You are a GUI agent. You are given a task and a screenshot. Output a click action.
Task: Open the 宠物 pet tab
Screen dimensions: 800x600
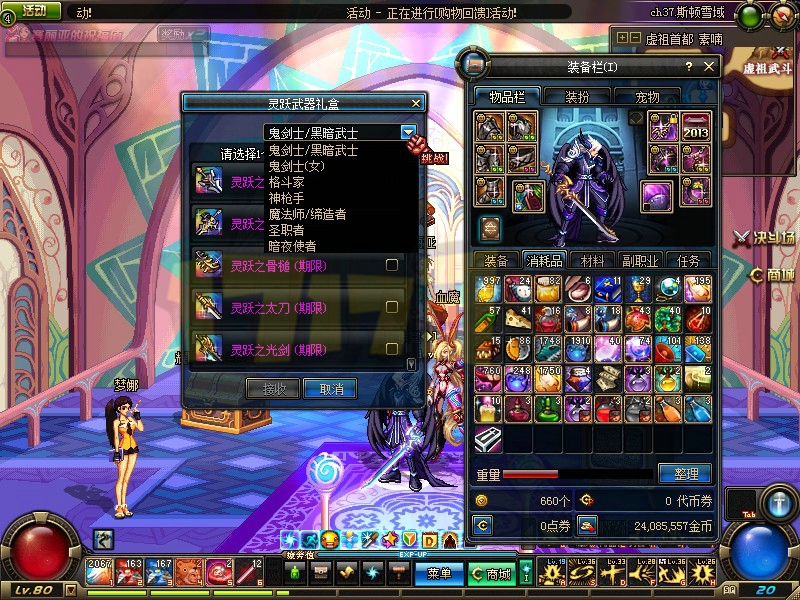647,97
